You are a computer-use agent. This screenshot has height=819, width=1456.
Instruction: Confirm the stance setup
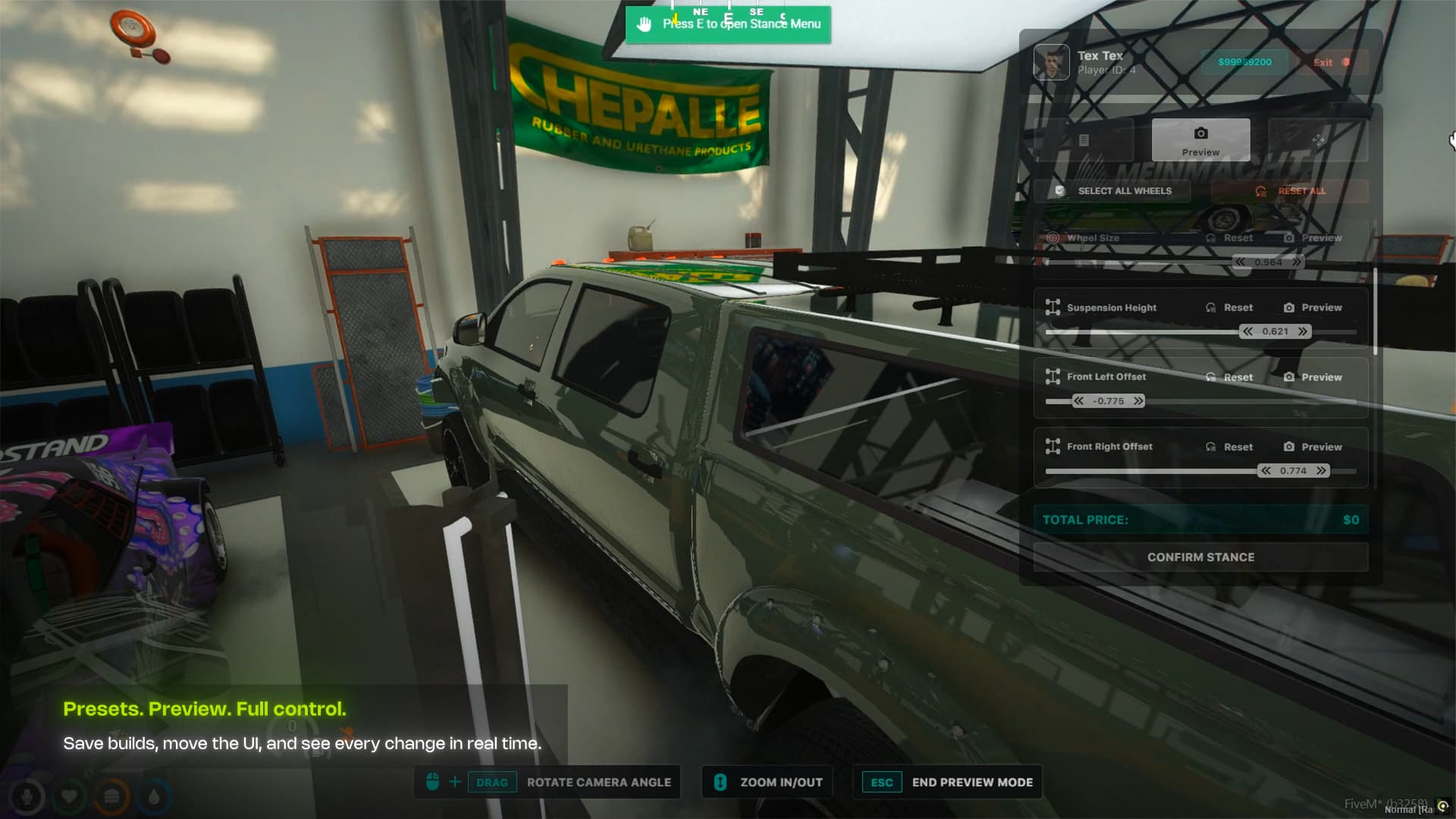(1200, 557)
